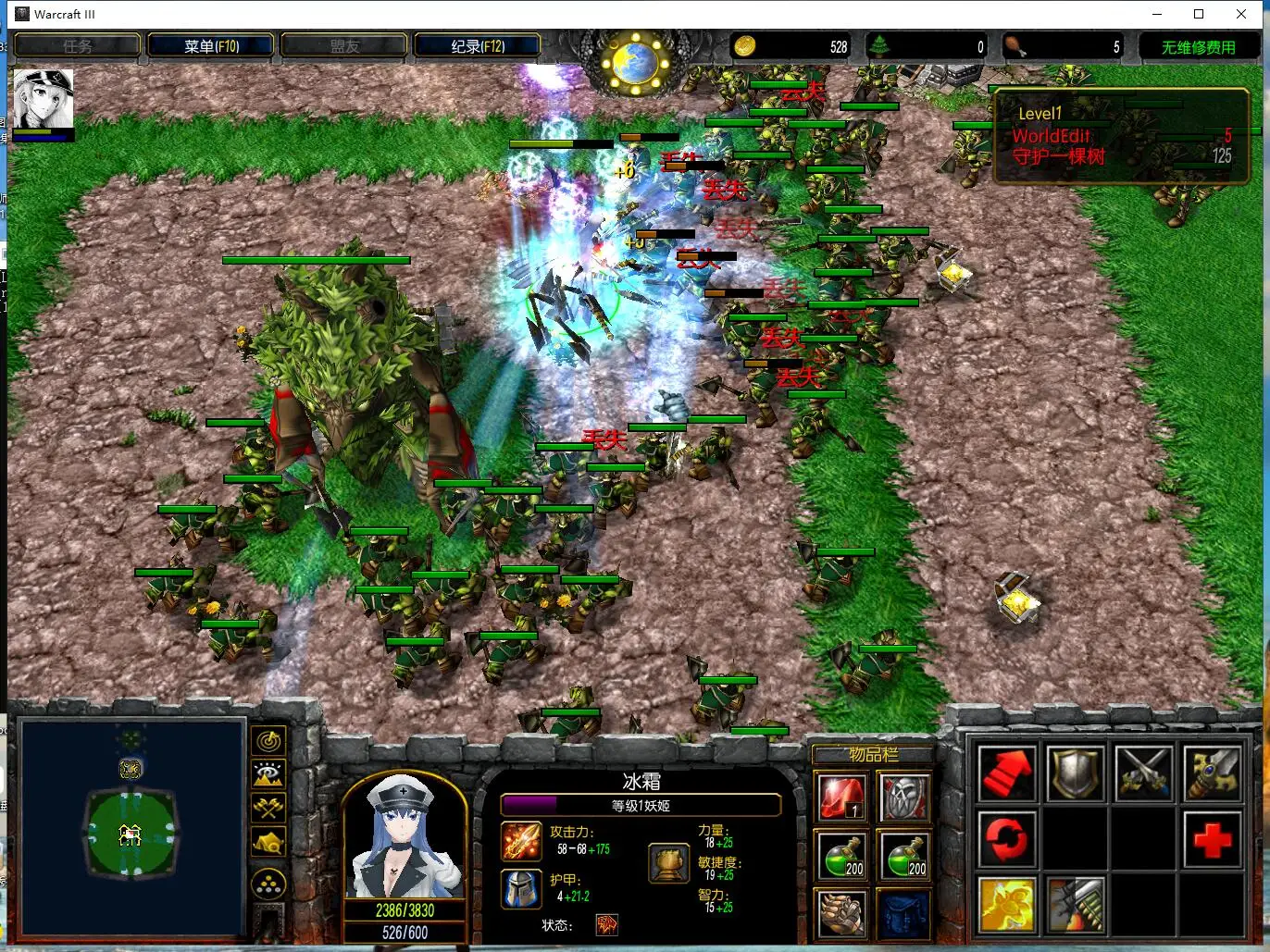1270x952 pixels.
Task: Select the hero portrait icon at top-left
Action: point(43,100)
